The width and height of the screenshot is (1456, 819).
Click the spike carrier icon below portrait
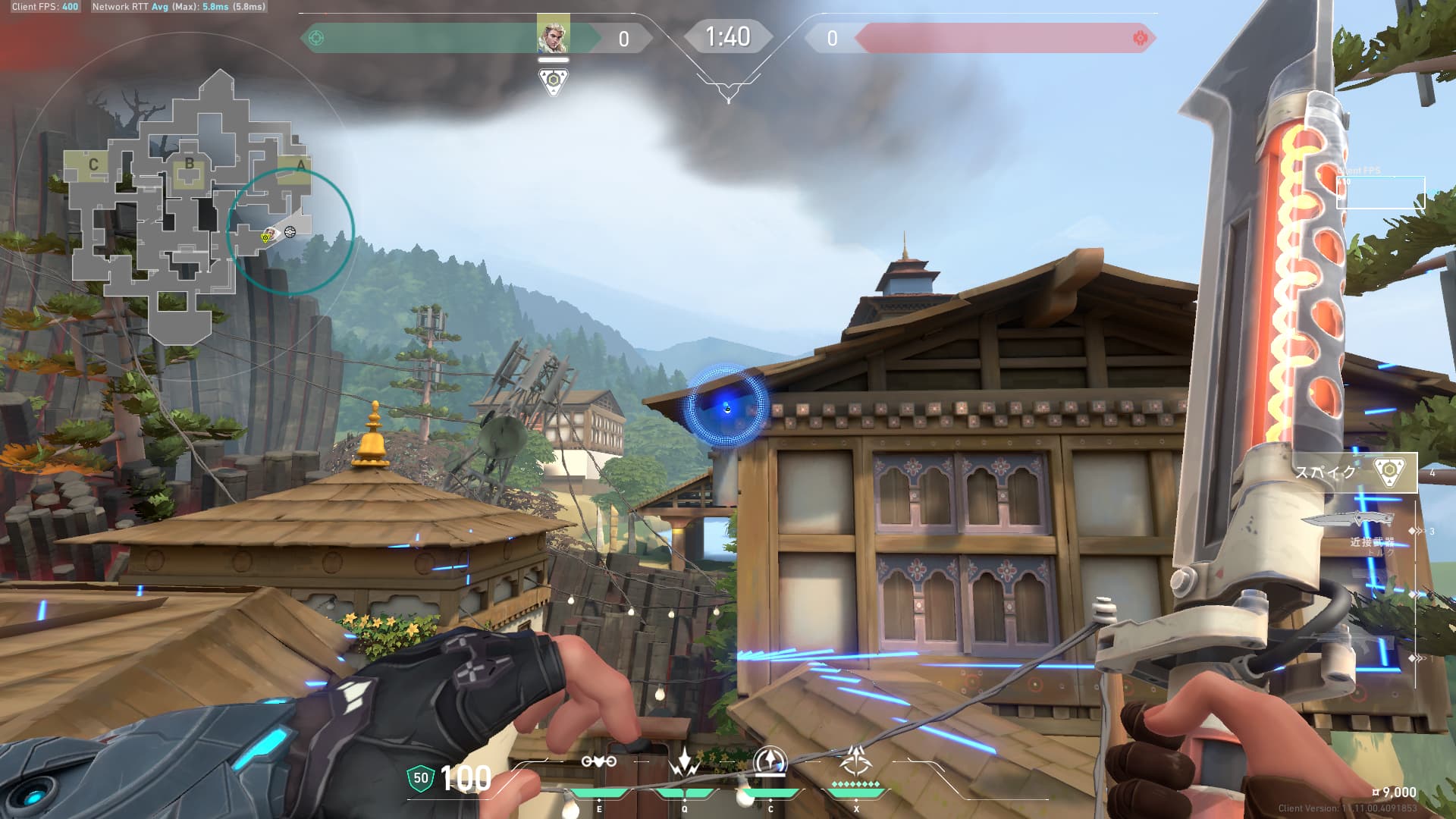pos(554,81)
